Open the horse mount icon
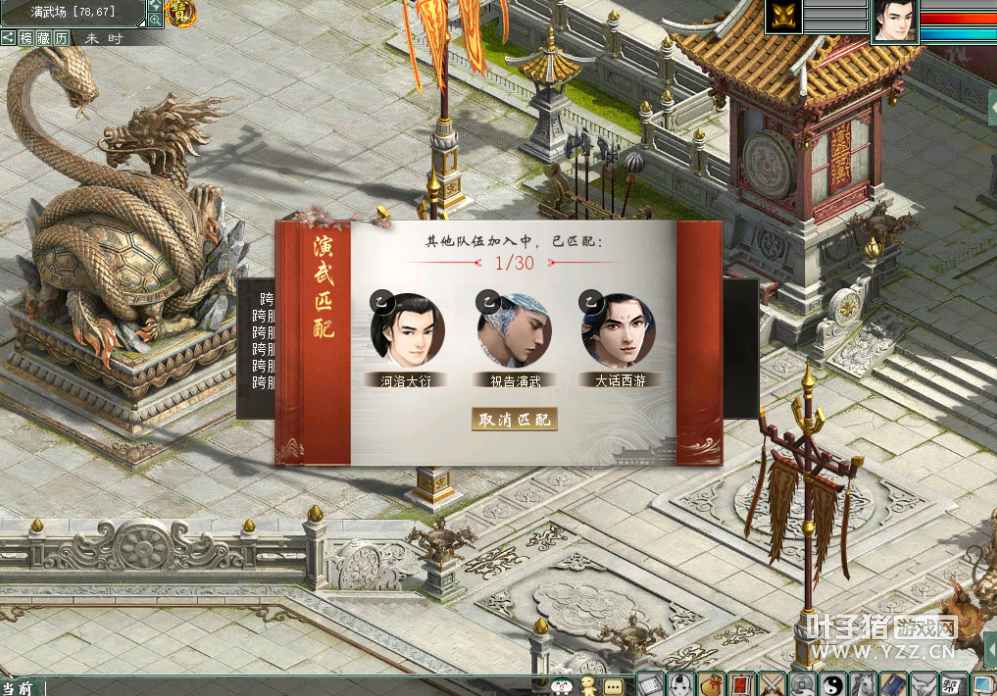 [862, 685]
